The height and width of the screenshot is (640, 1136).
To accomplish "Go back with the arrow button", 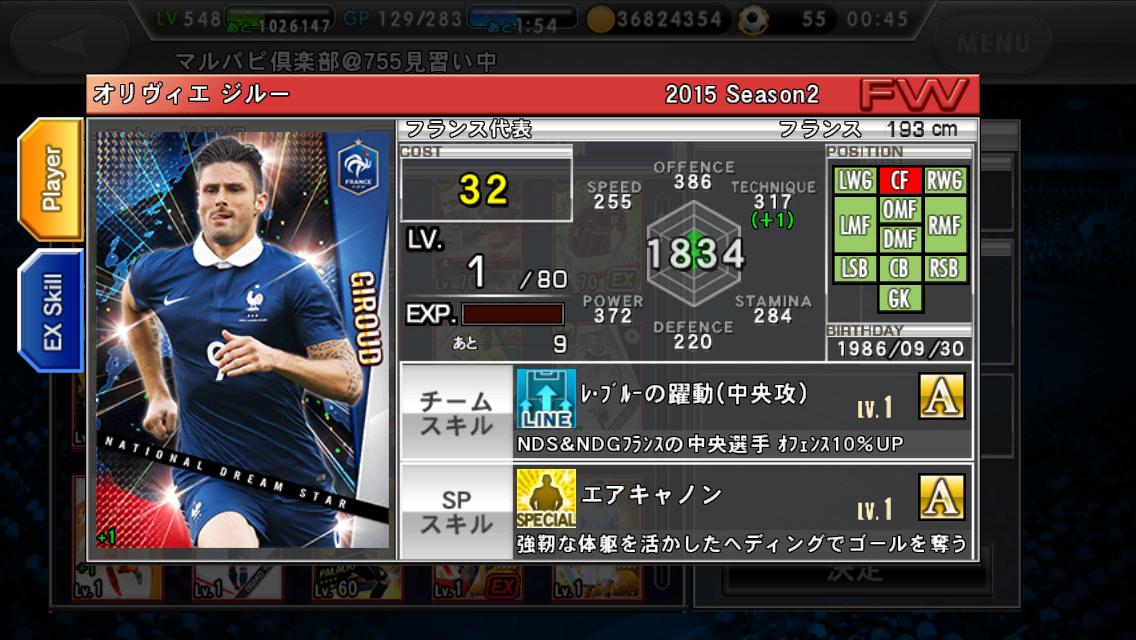I will (74, 43).
